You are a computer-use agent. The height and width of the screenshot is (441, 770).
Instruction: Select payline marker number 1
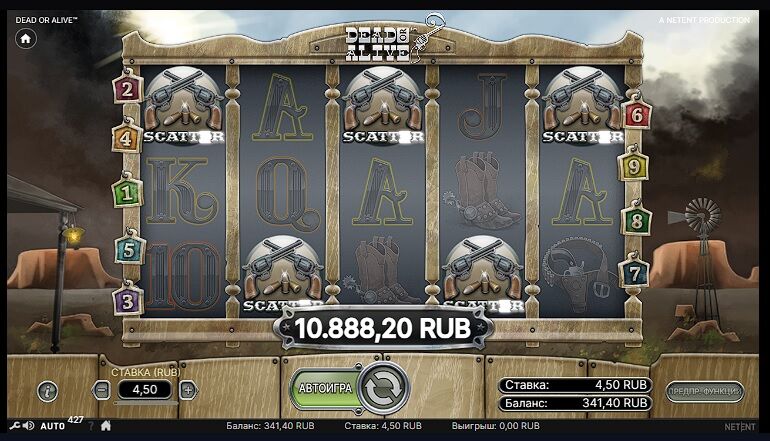click(x=127, y=191)
